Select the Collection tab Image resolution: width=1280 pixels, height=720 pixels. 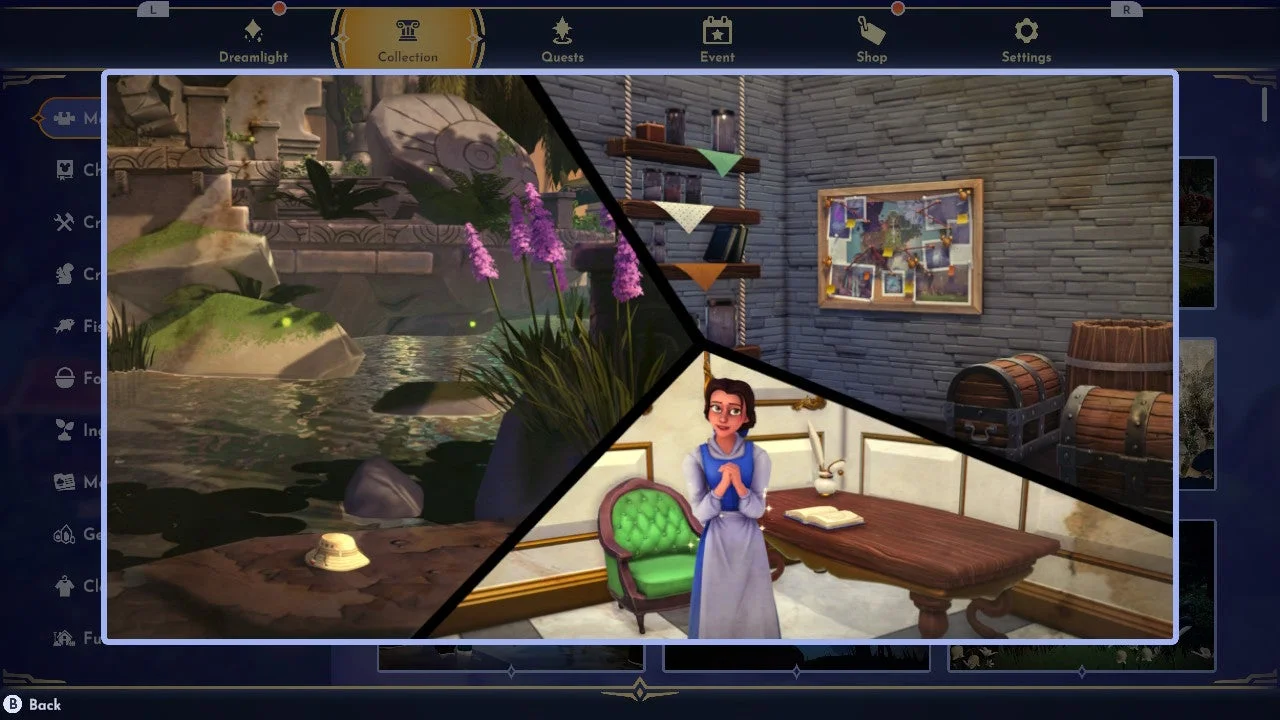coord(407,40)
